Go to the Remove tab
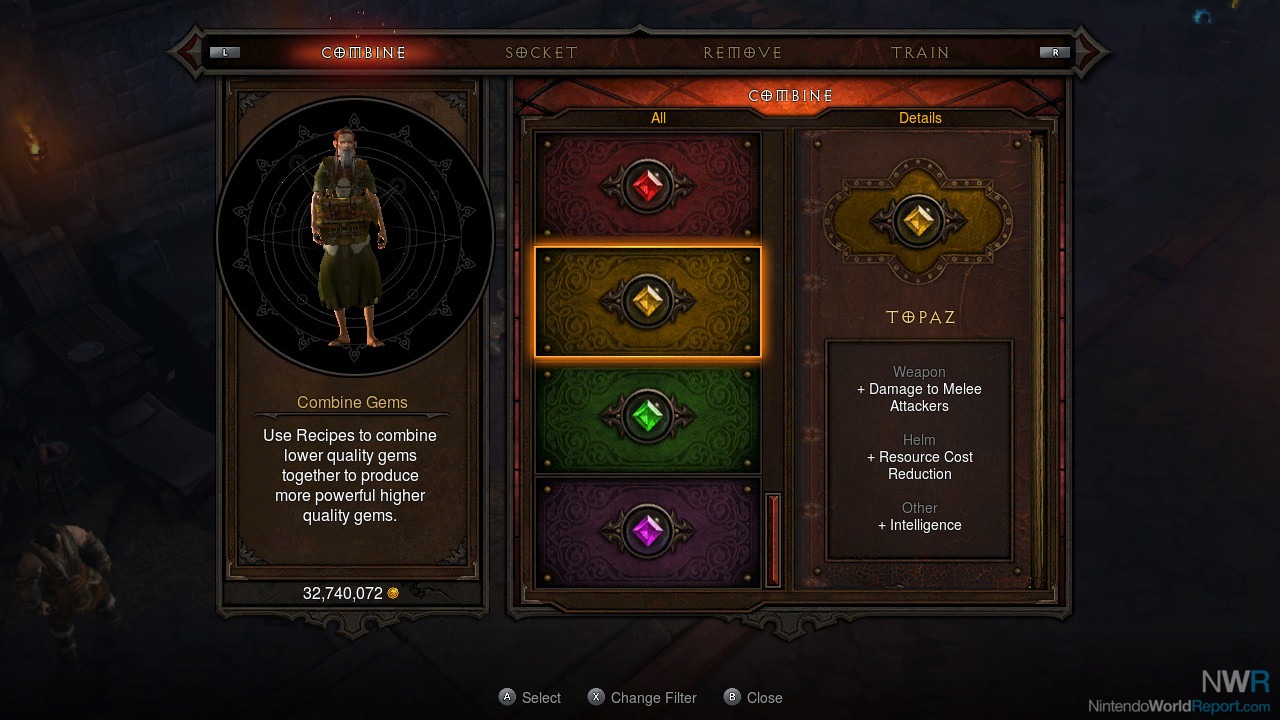This screenshot has width=1280, height=720. pyautogui.click(x=742, y=53)
